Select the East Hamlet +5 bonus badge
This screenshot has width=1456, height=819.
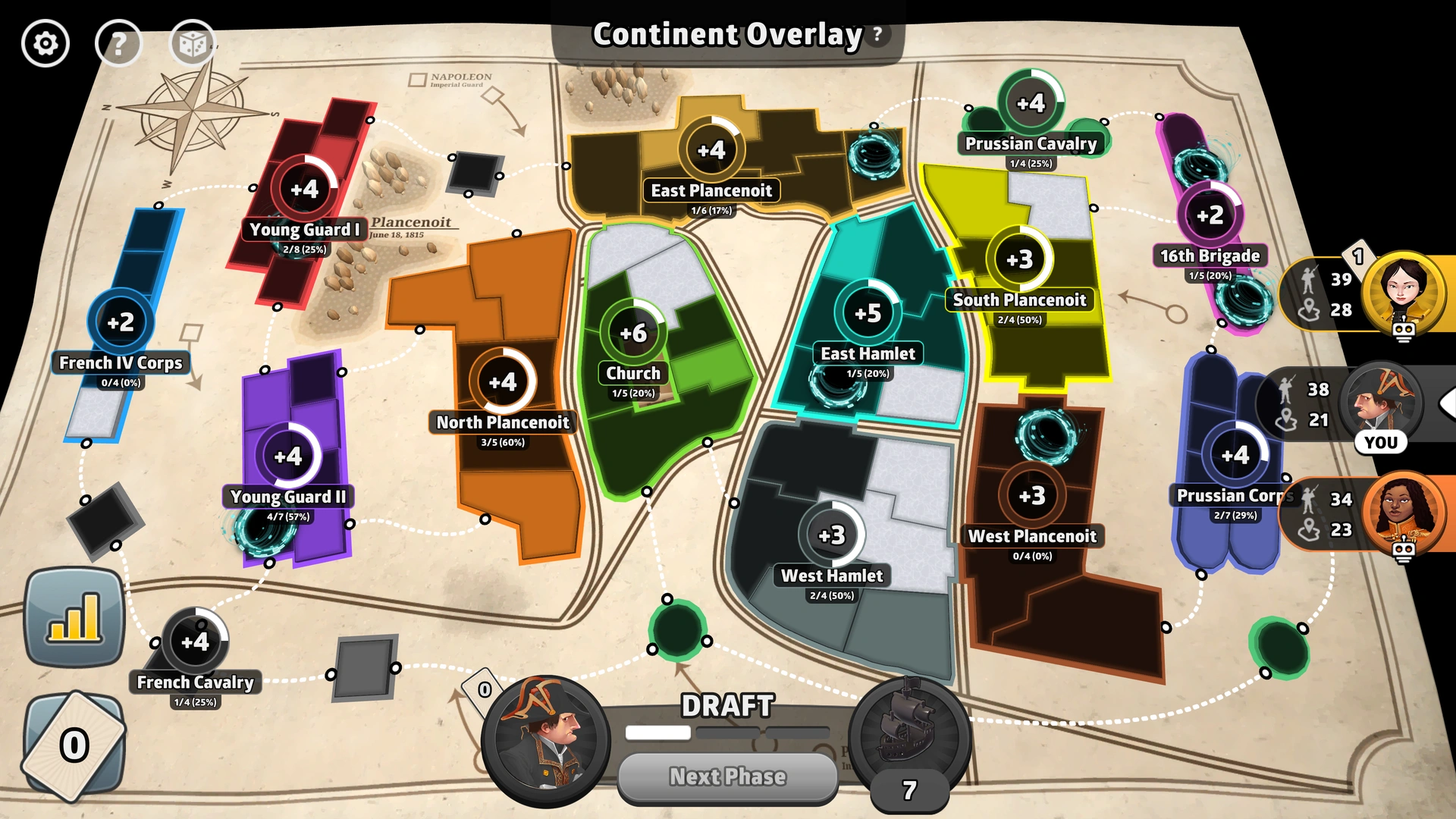(868, 312)
